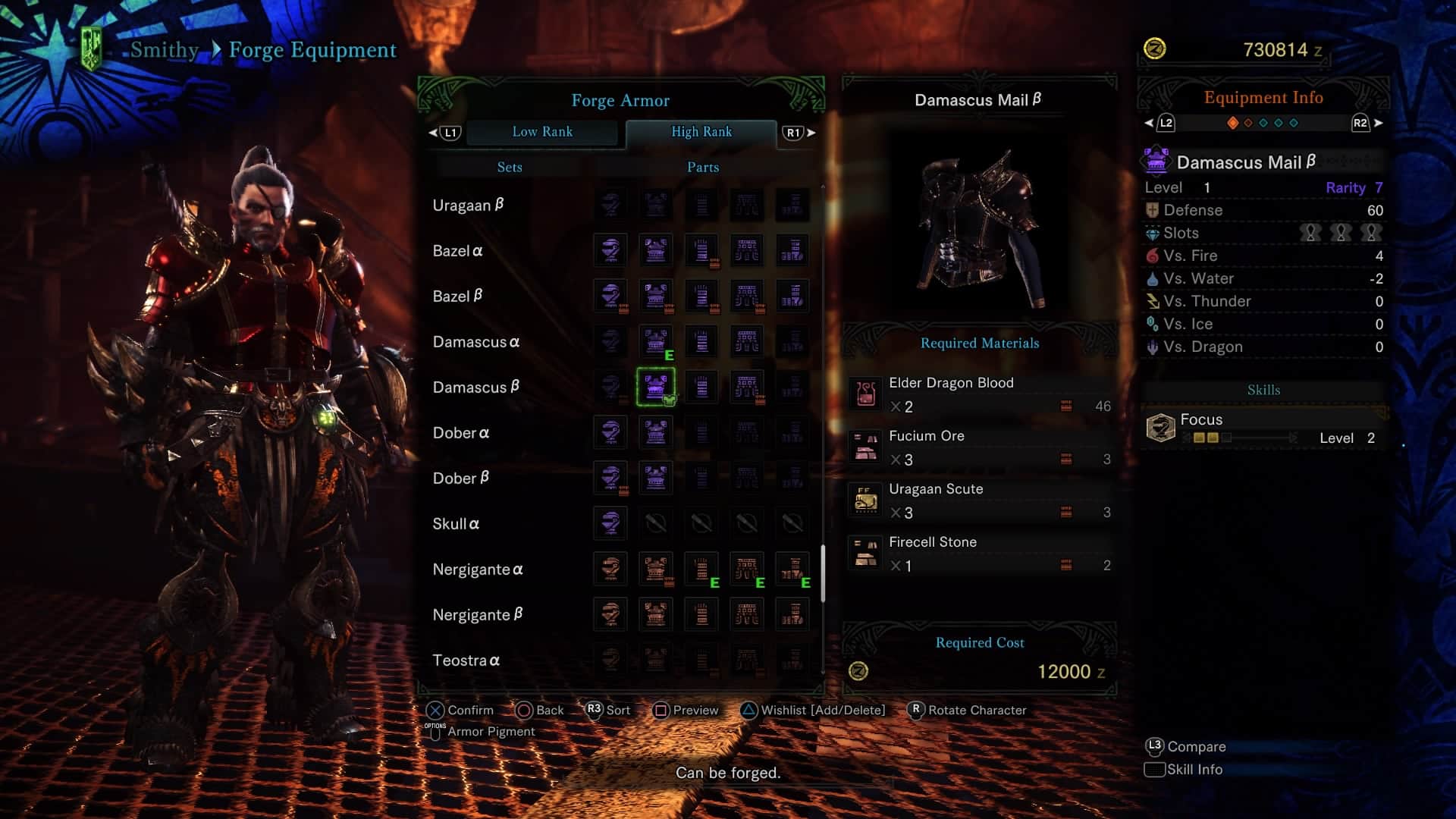Select the Skull α head piece icon
This screenshot has height=819, width=1456.
point(610,523)
